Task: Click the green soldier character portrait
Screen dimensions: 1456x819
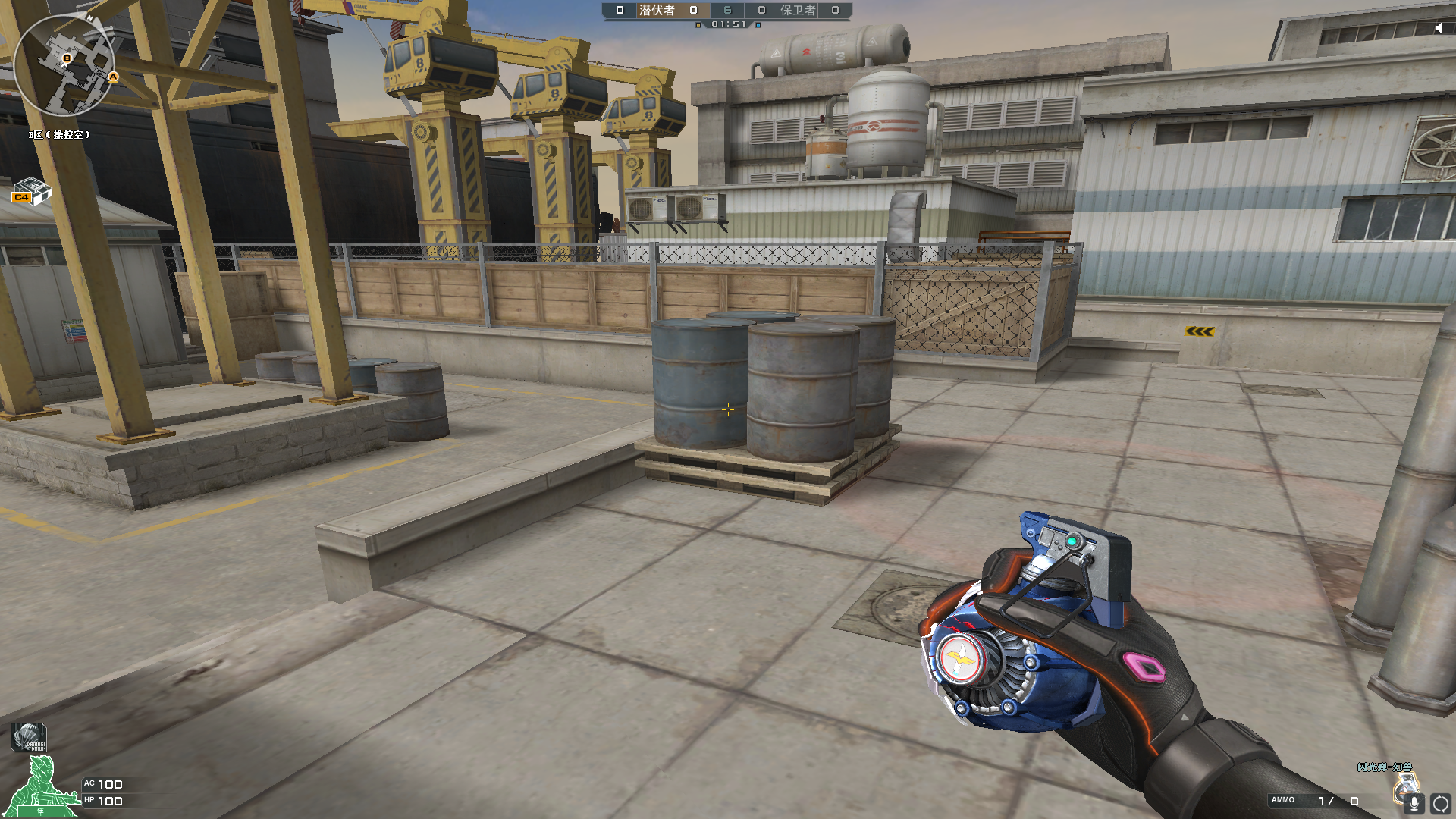Action: pyautogui.click(x=42, y=790)
